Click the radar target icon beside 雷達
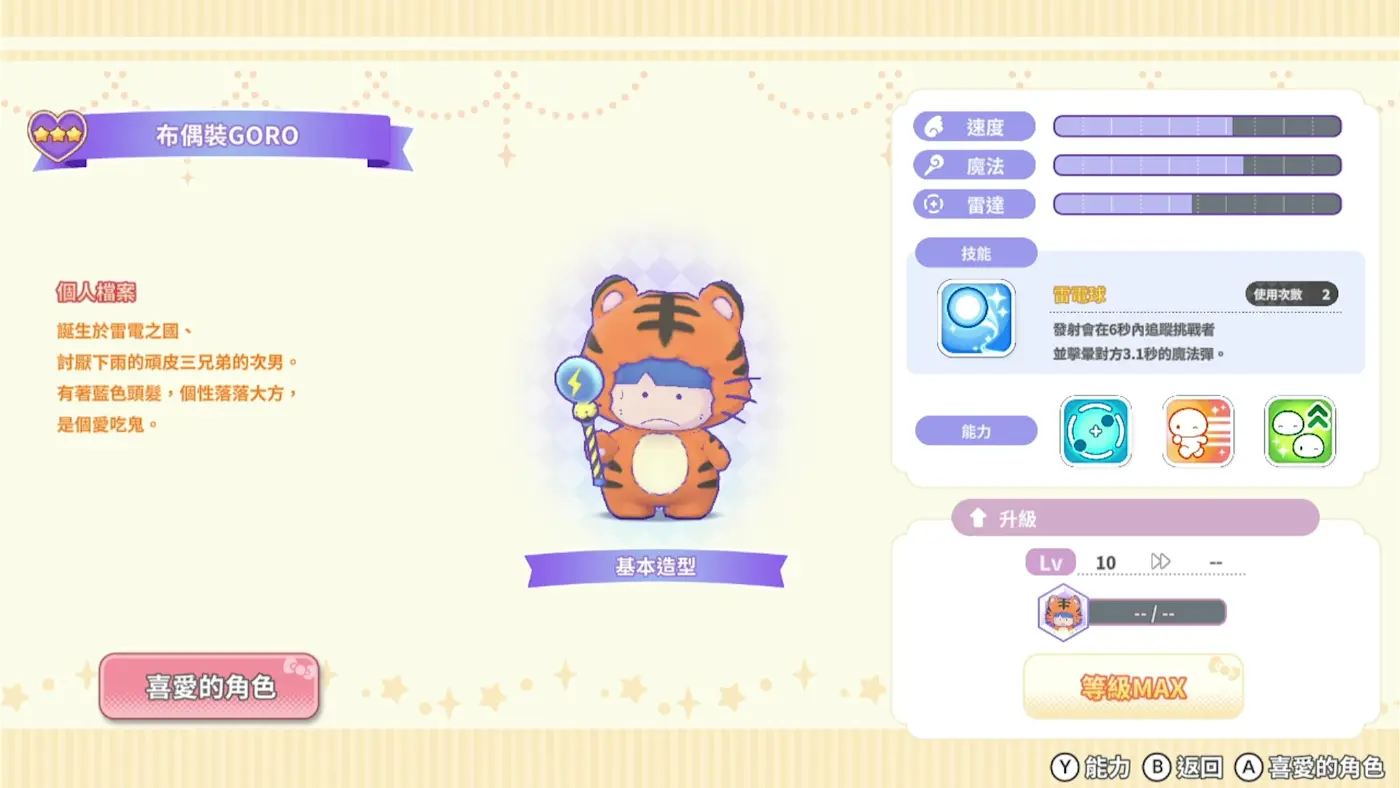 [x=931, y=204]
